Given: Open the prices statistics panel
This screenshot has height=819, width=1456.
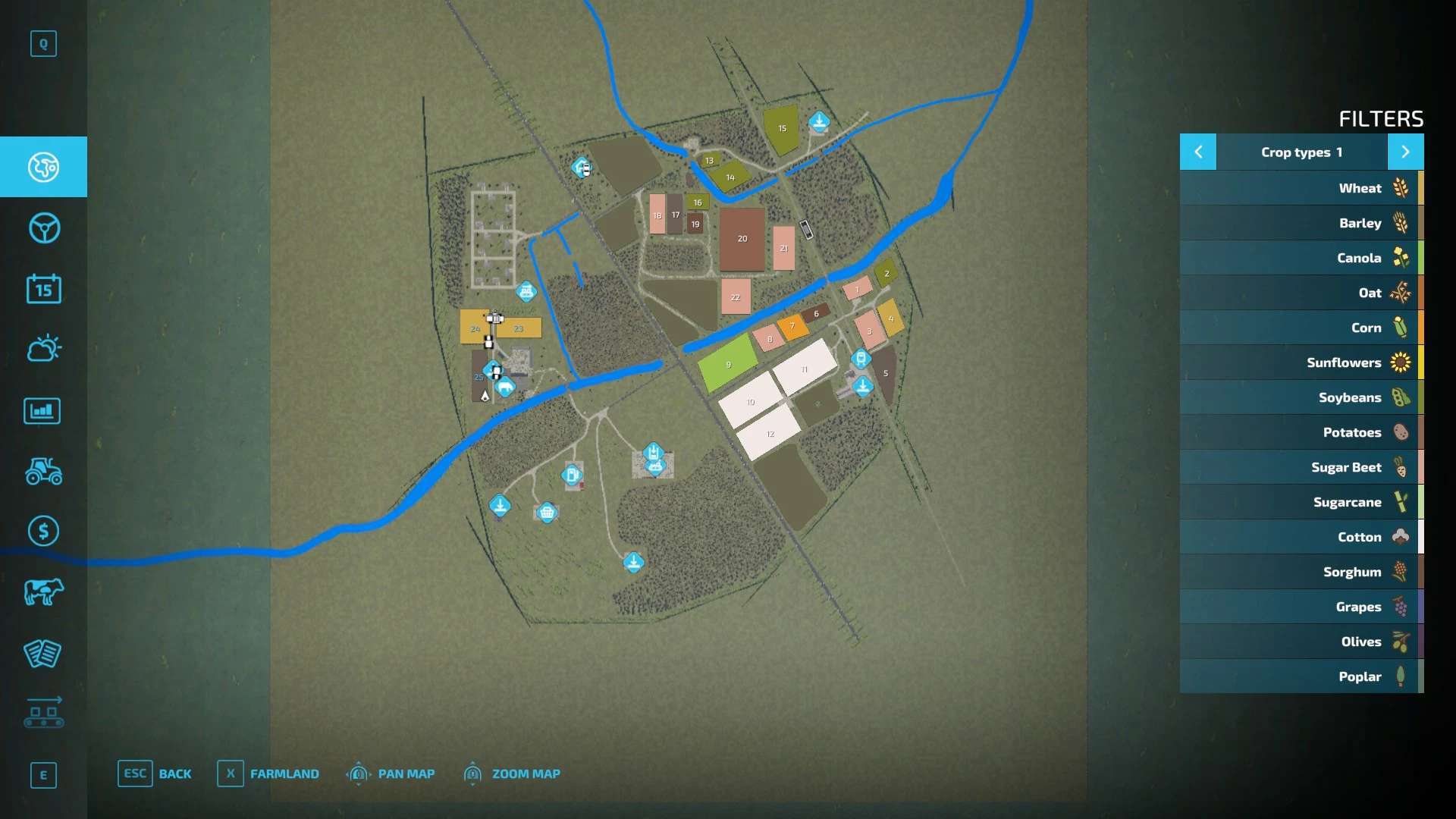Looking at the screenshot, I should [x=43, y=410].
